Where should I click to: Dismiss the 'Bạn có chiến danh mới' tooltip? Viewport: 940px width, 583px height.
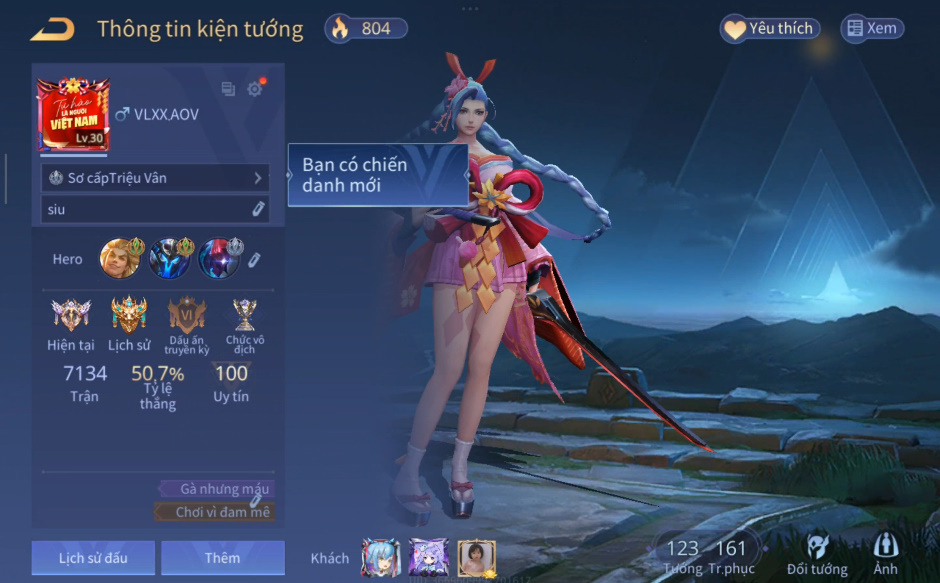point(378,175)
